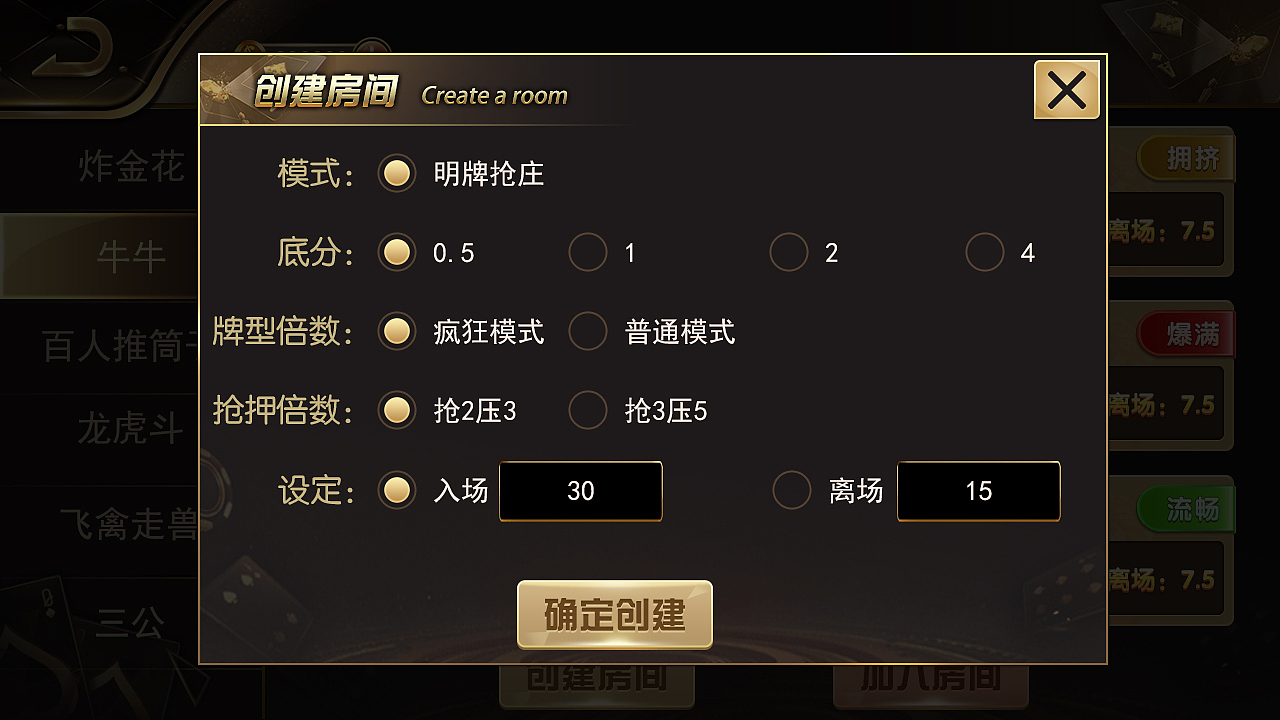Select base score 0.5

[397, 253]
